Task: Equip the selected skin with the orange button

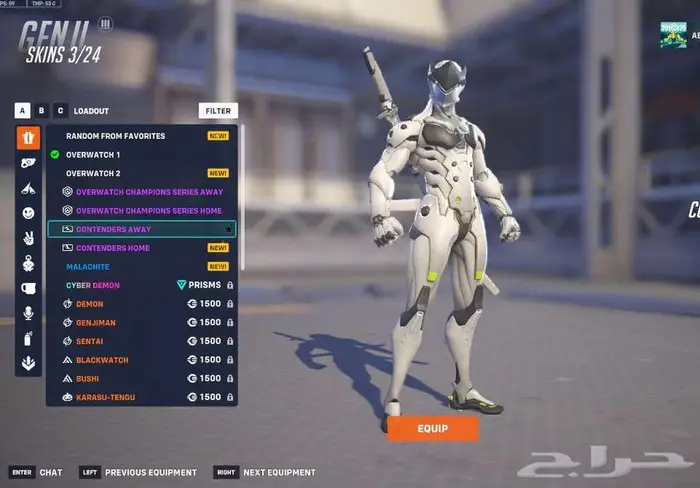Action: click(x=432, y=428)
